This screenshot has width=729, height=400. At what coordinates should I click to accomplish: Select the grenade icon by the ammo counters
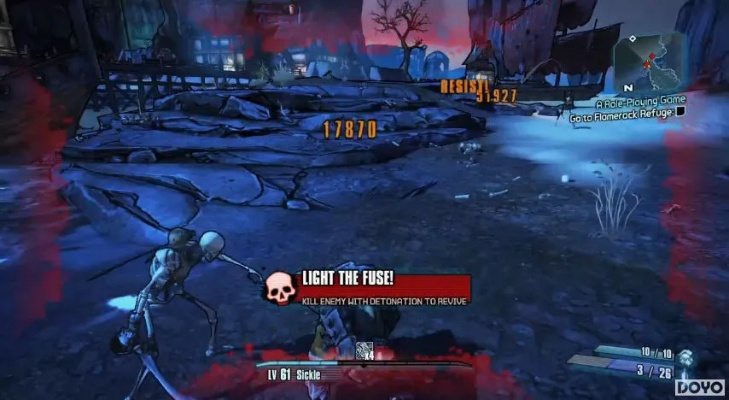tap(687, 358)
